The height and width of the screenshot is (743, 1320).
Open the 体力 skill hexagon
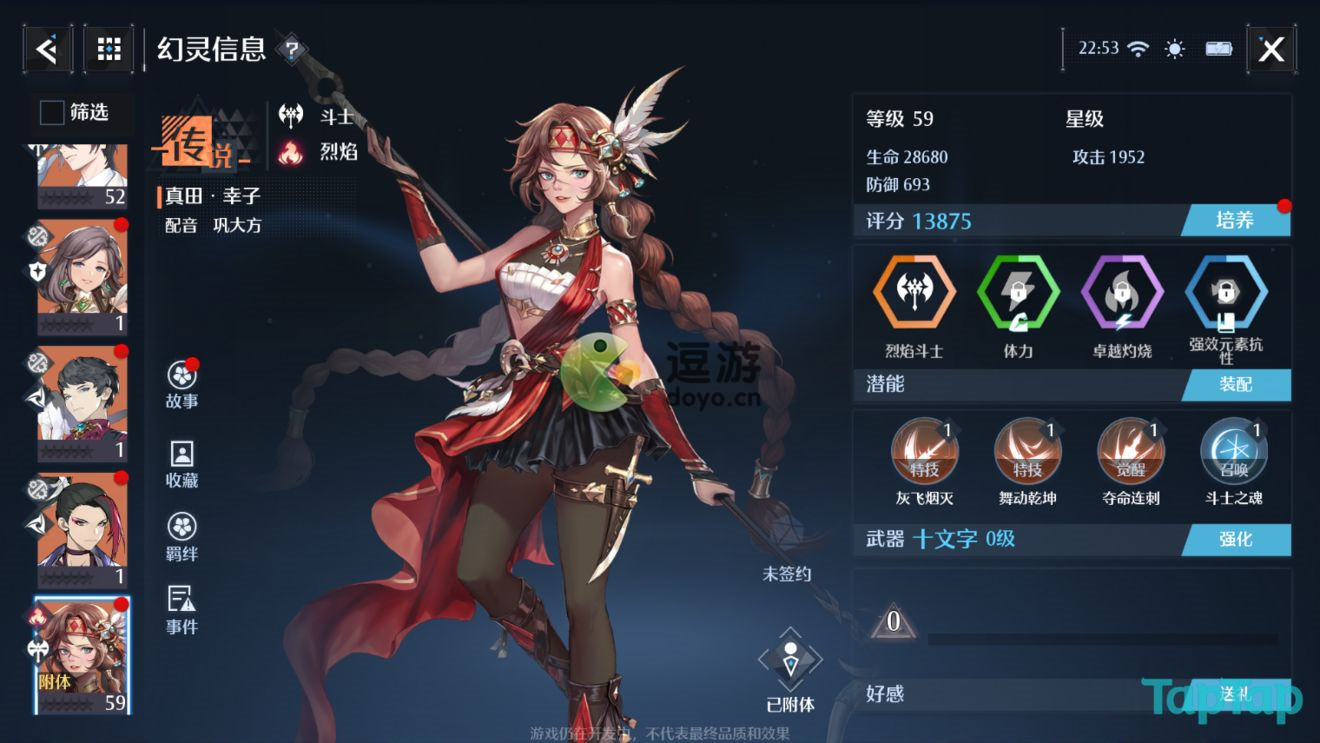(x=1017, y=293)
